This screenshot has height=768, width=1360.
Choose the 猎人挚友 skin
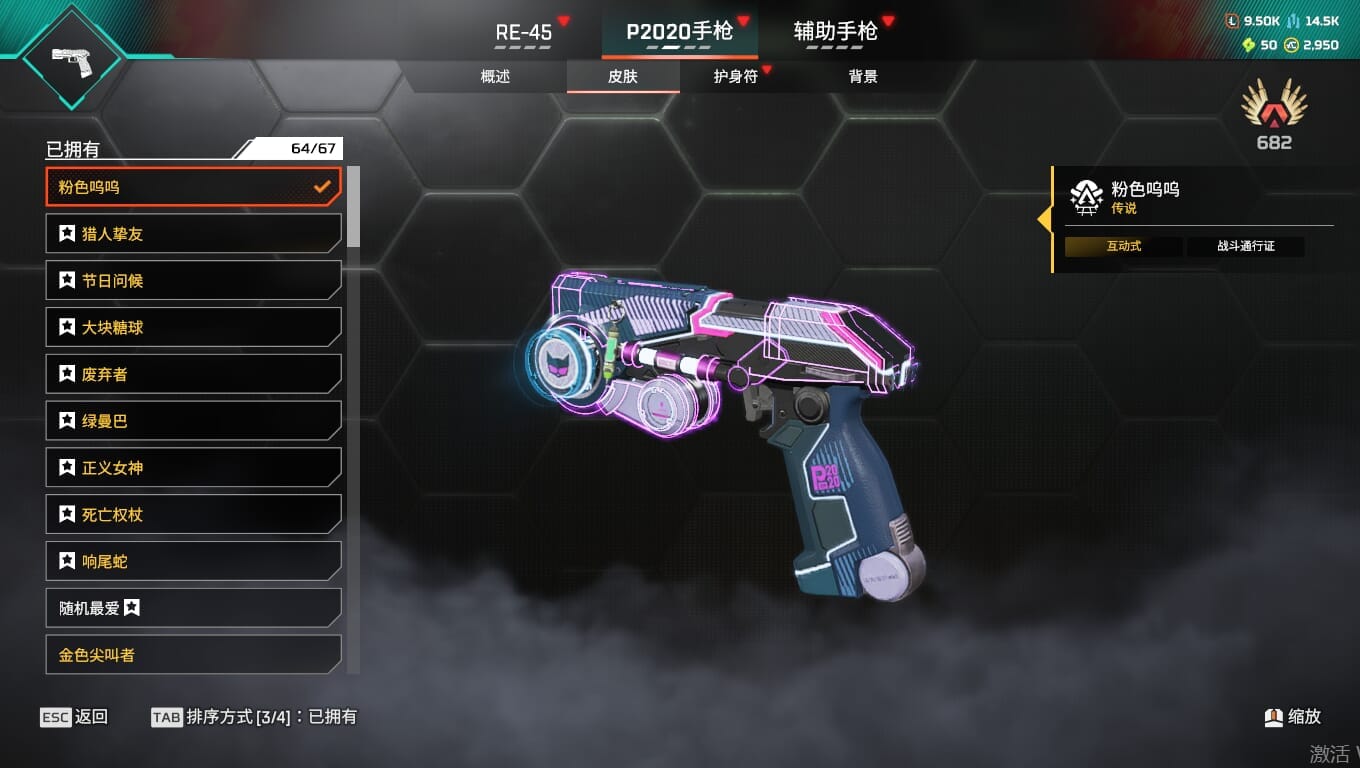[x=194, y=234]
